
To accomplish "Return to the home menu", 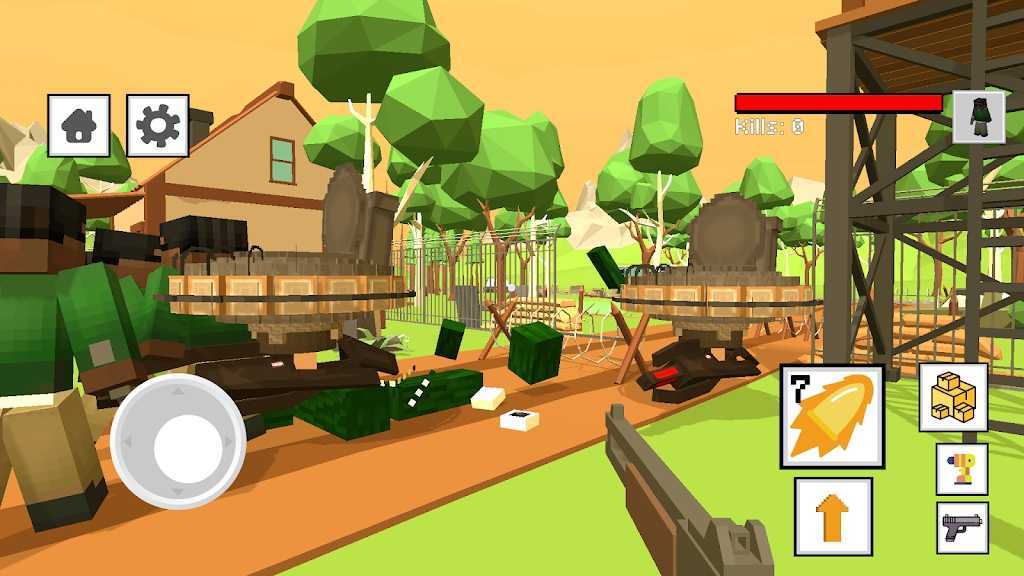I will pyautogui.click(x=79, y=126).
